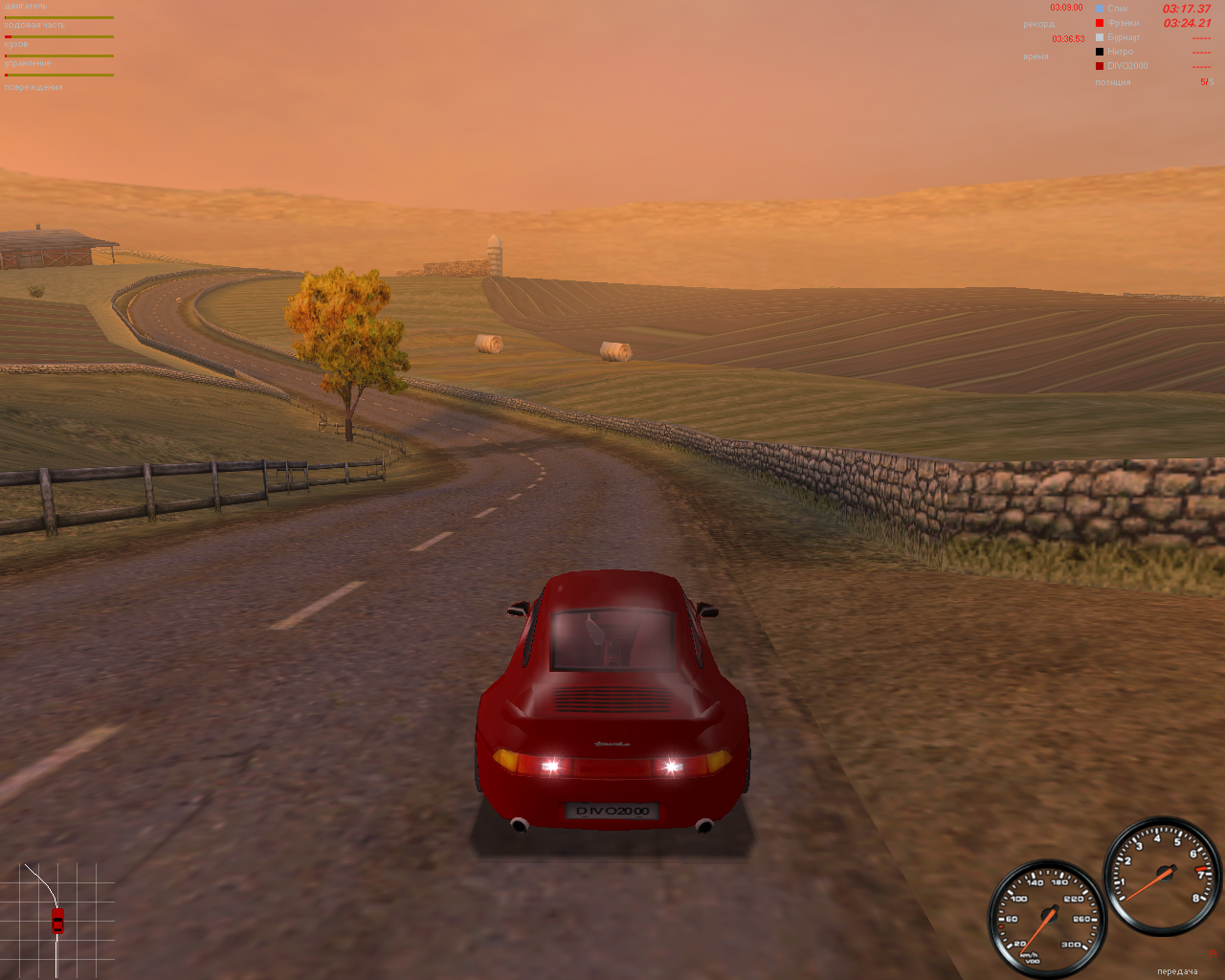This screenshot has height=980, width=1225.
Task: Expand the рекорд time display
Action: tap(1039, 23)
